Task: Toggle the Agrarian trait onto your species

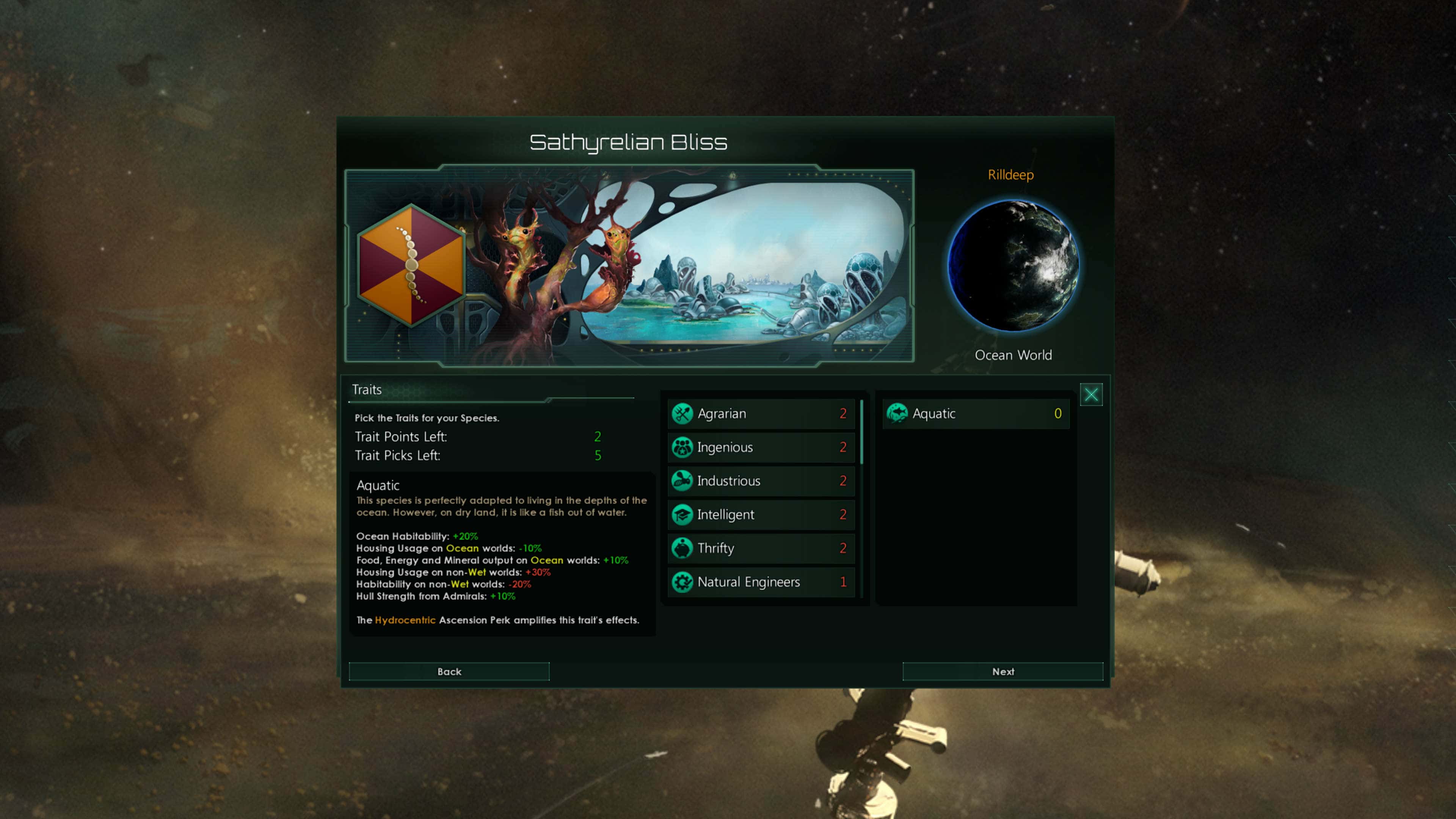Action: point(760,413)
